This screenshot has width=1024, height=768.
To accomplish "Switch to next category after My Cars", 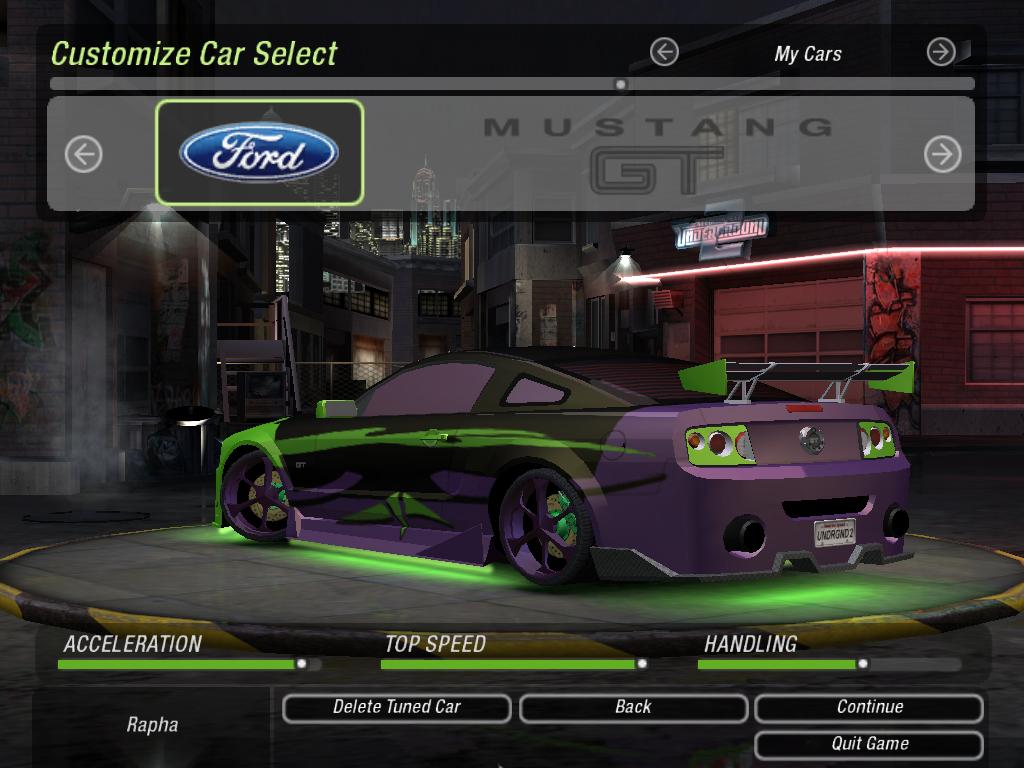I will (x=941, y=52).
